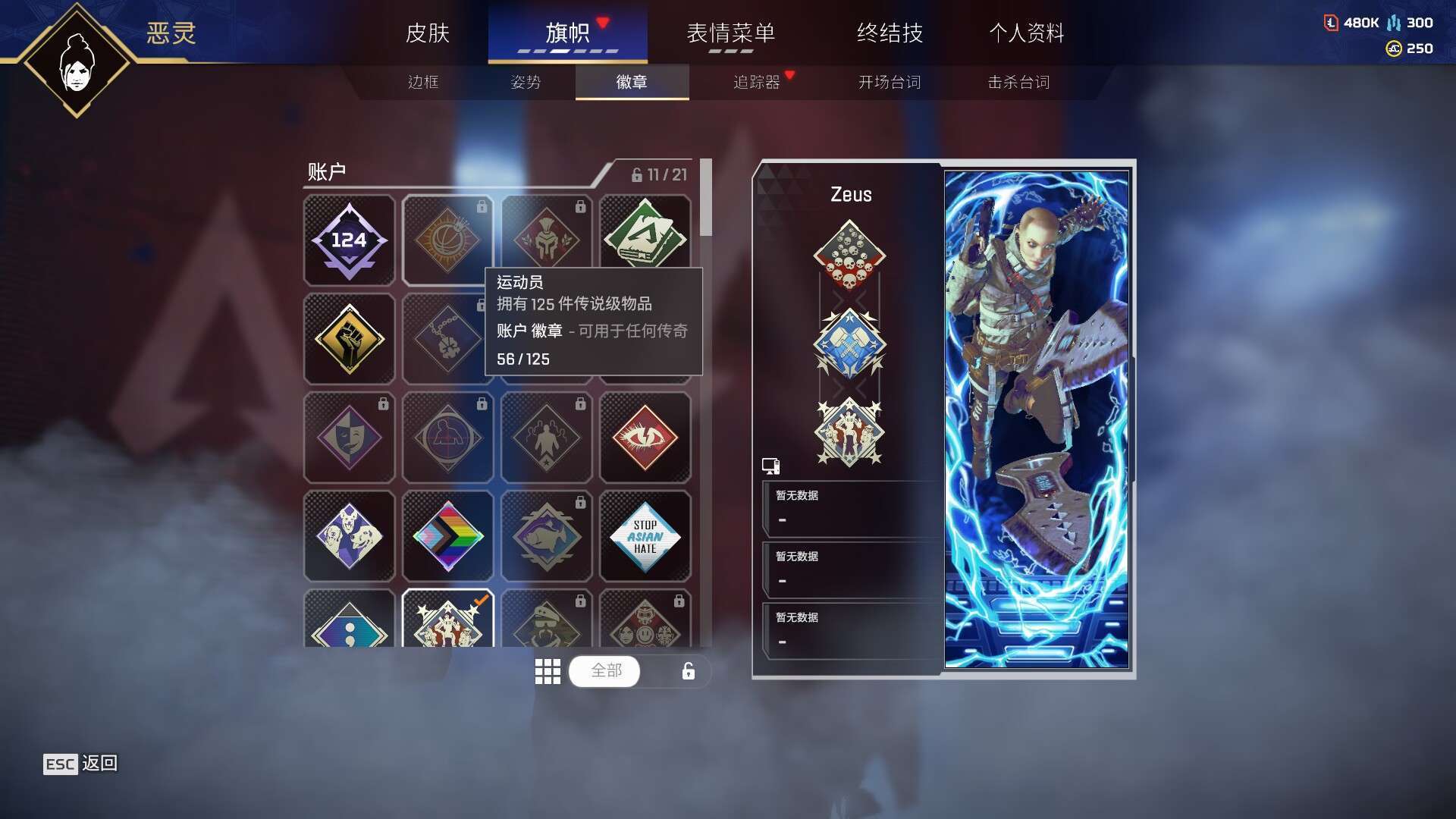The width and height of the screenshot is (1456, 819).
Task: Select the purple fish badge
Action: click(547, 536)
